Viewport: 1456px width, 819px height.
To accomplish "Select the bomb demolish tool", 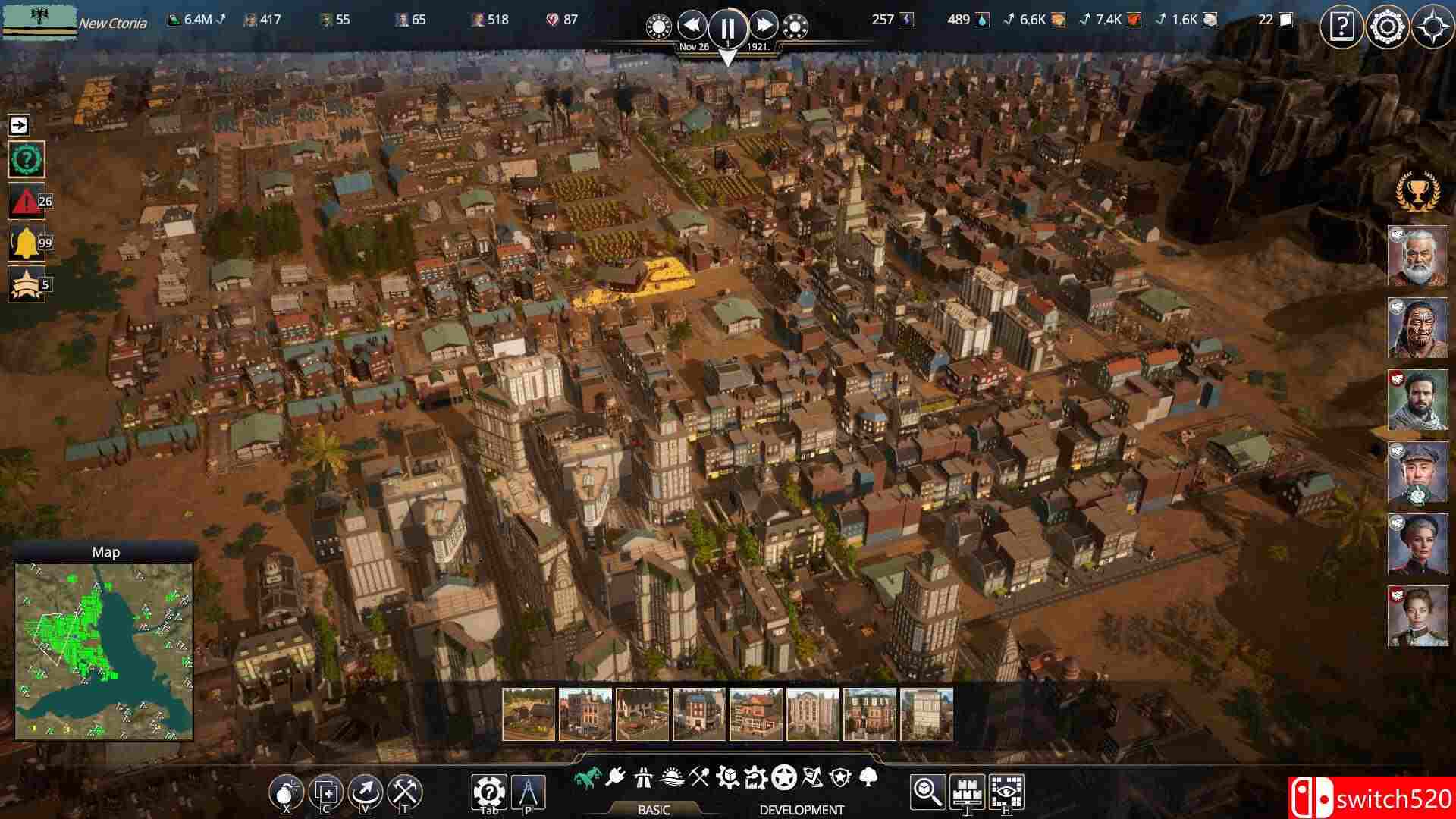I will pos(286,792).
